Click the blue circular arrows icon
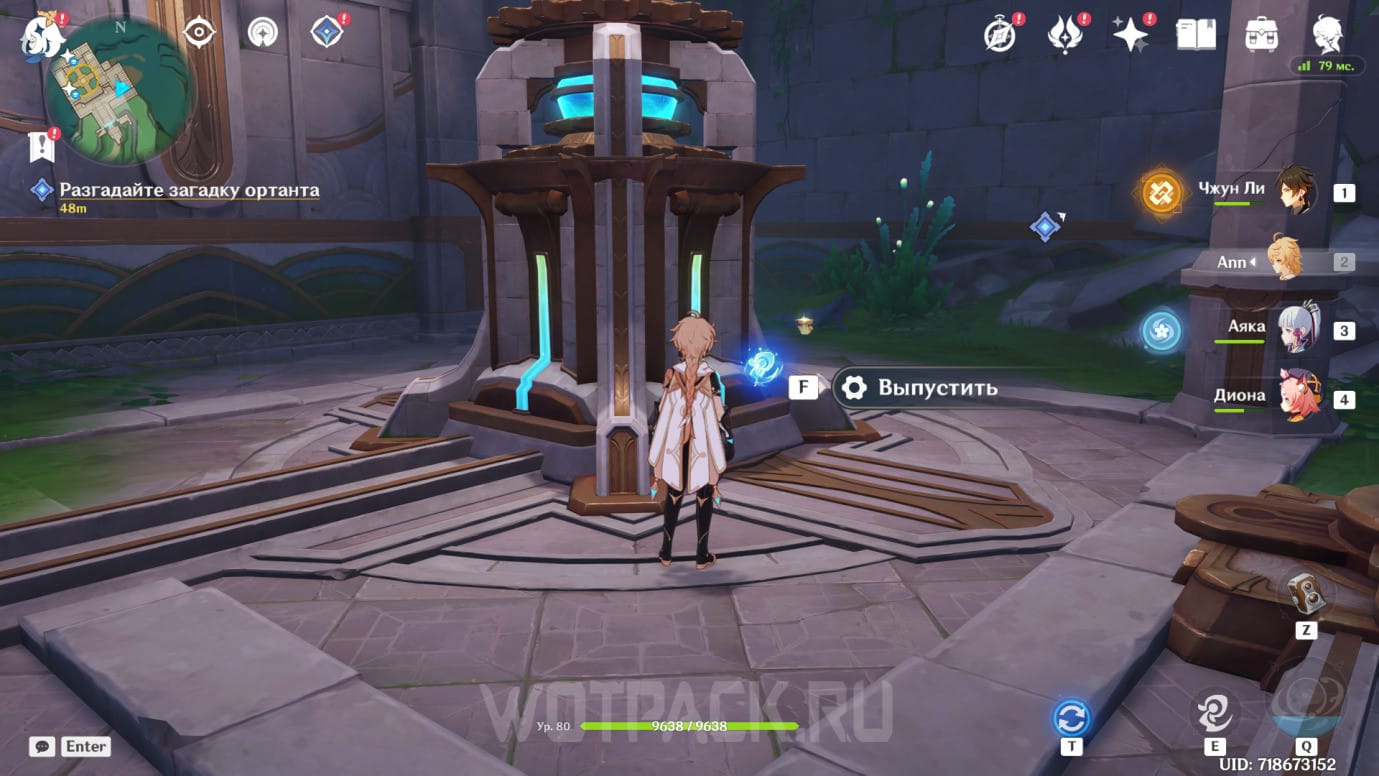 point(1071,718)
